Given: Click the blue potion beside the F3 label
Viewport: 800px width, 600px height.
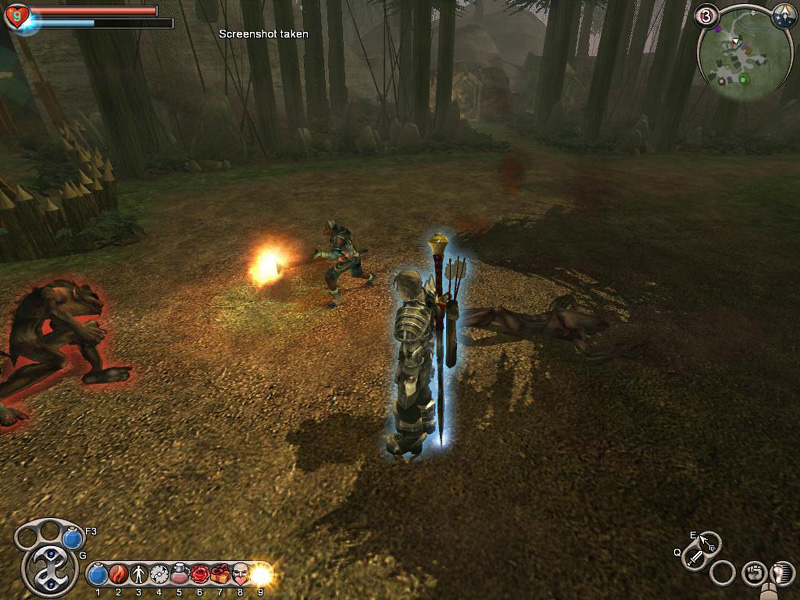Looking at the screenshot, I should pyautogui.click(x=72, y=539).
